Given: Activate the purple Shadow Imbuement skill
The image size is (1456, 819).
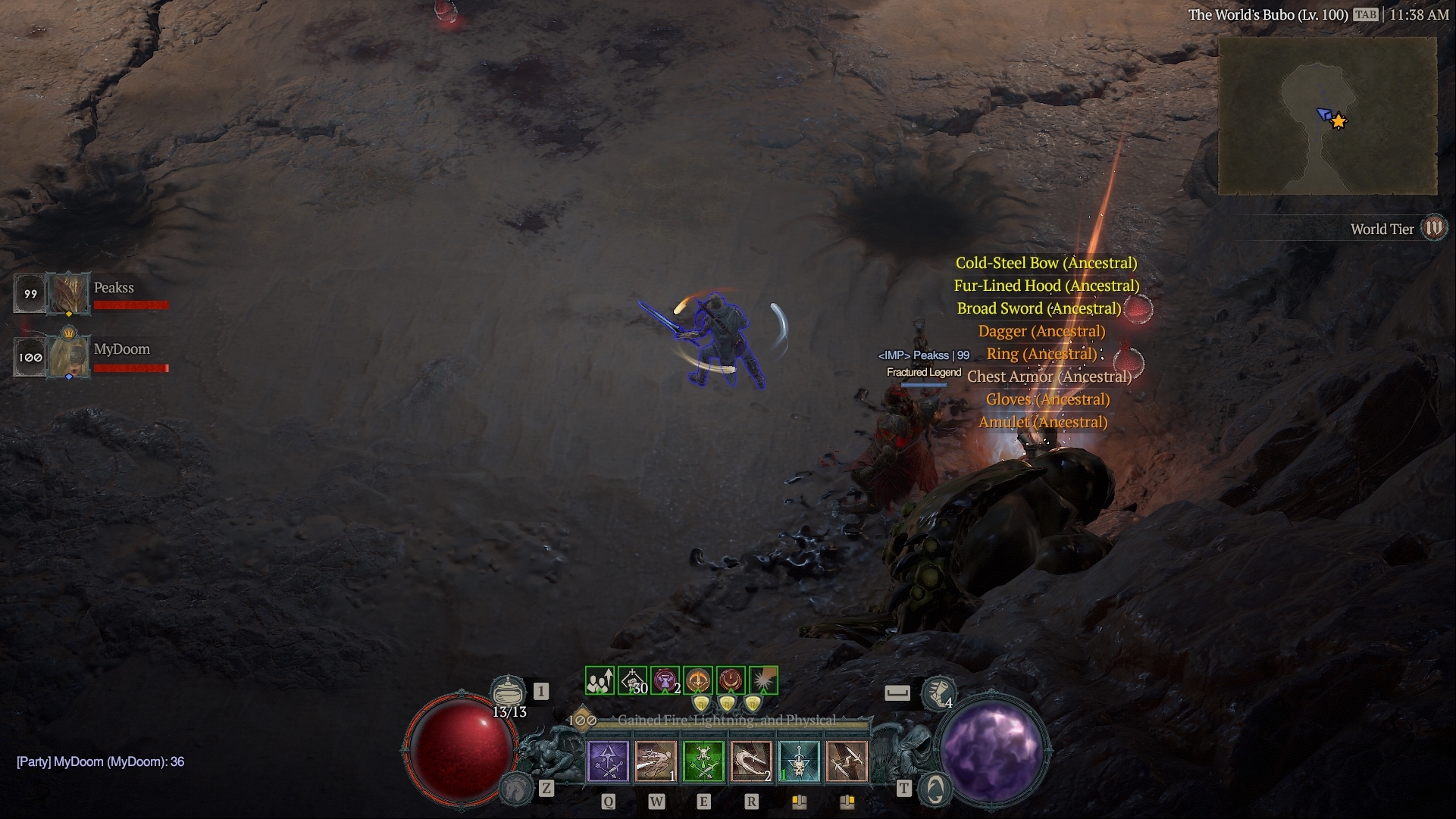Looking at the screenshot, I should coord(609,761).
